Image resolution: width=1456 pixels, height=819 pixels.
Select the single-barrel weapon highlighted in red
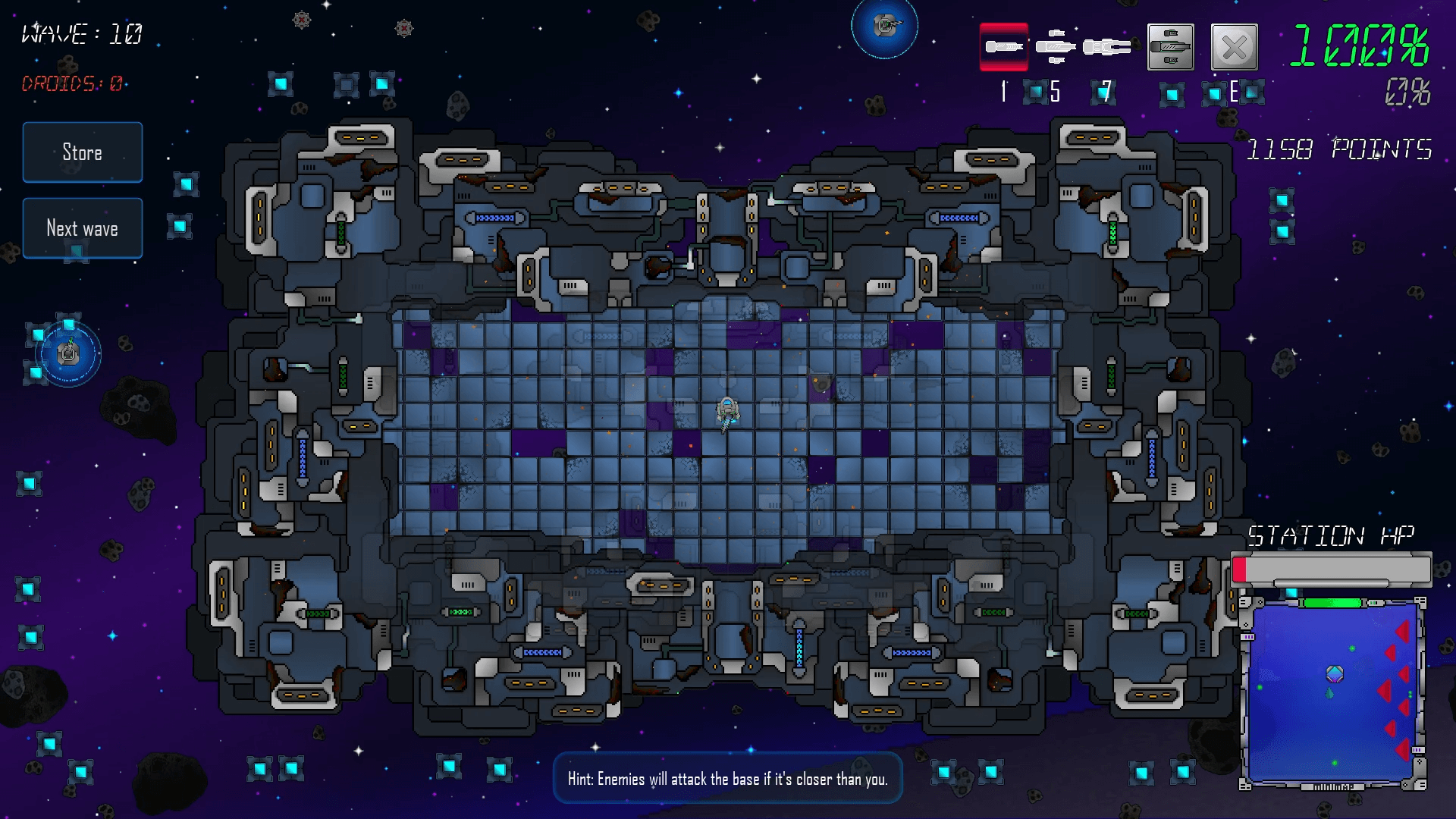pos(1004,47)
